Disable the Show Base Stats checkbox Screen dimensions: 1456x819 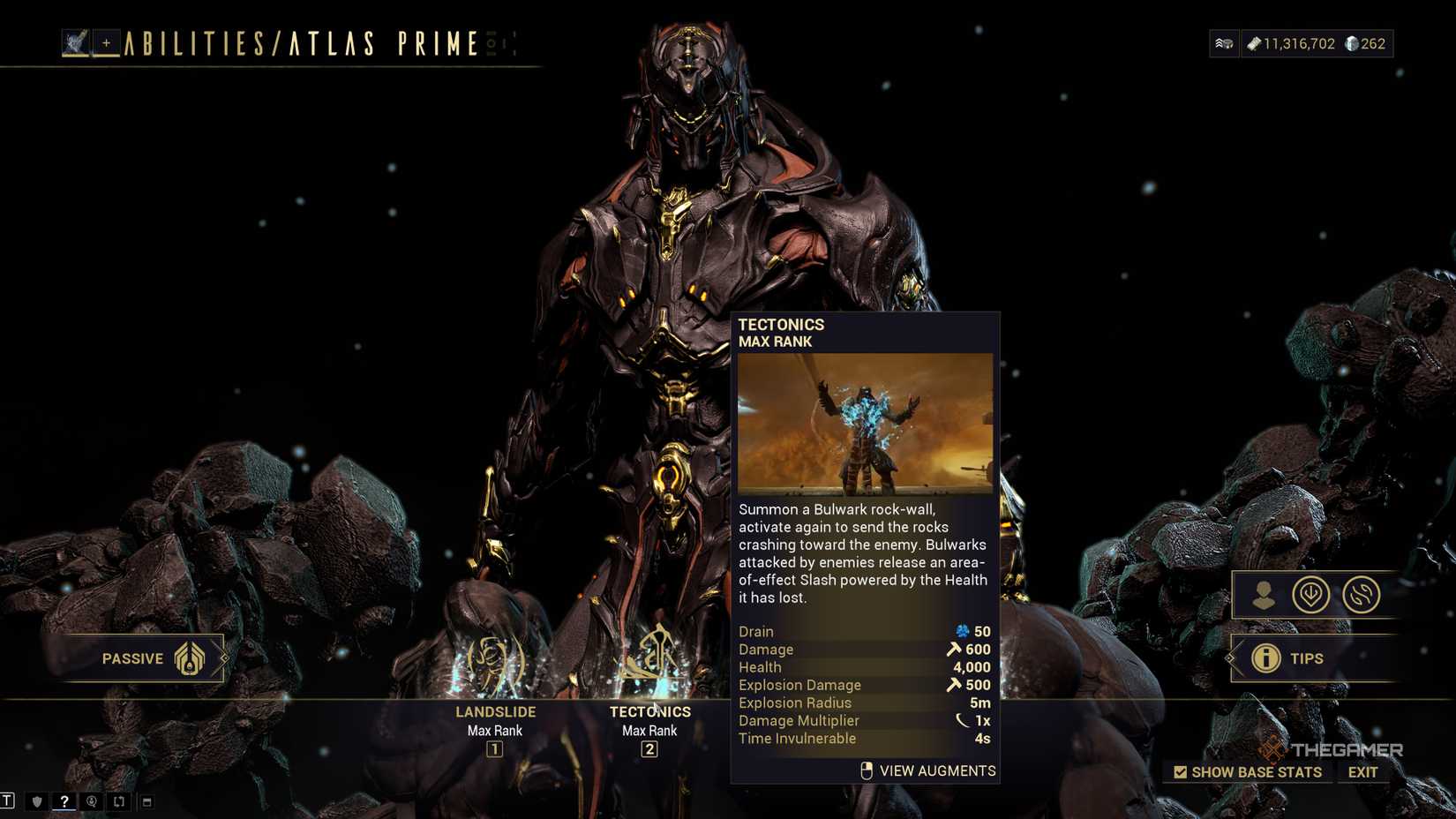[x=1178, y=771]
